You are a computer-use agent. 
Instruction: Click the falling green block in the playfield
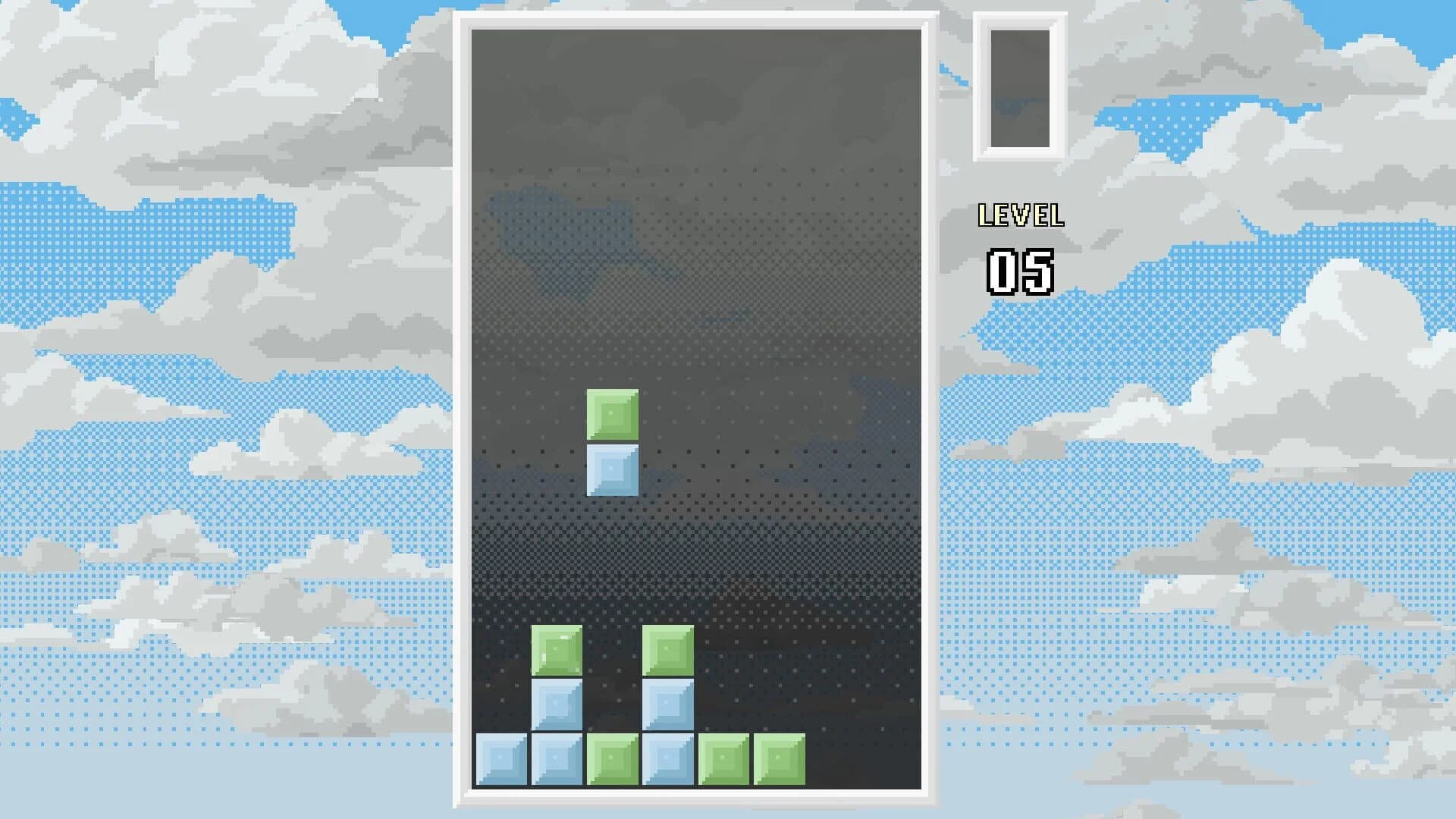pyautogui.click(x=611, y=413)
